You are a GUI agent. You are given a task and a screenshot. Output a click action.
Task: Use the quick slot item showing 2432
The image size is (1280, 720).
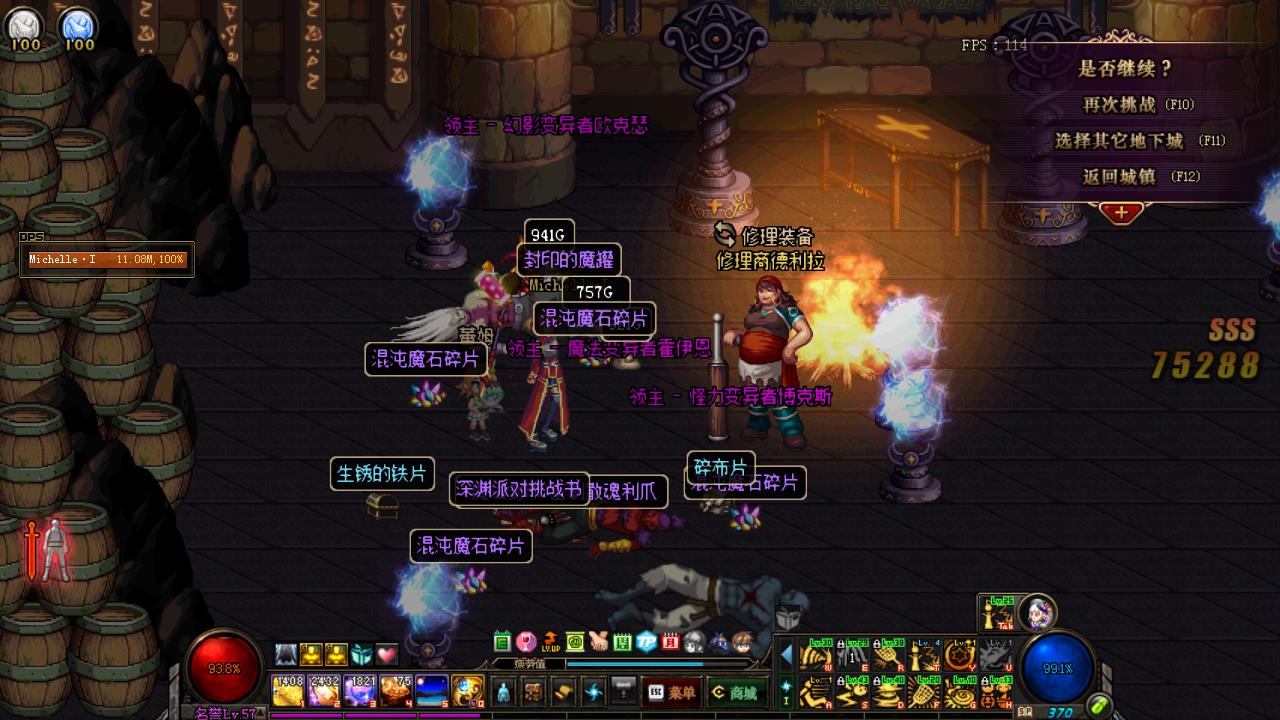(x=324, y=691)
